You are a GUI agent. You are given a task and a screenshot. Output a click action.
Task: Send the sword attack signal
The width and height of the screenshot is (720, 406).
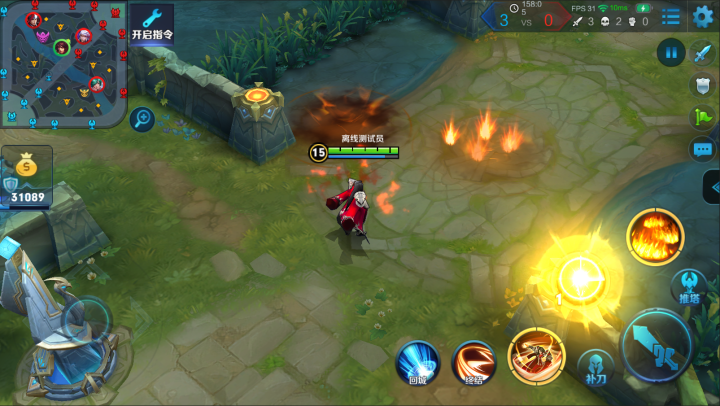703,53
